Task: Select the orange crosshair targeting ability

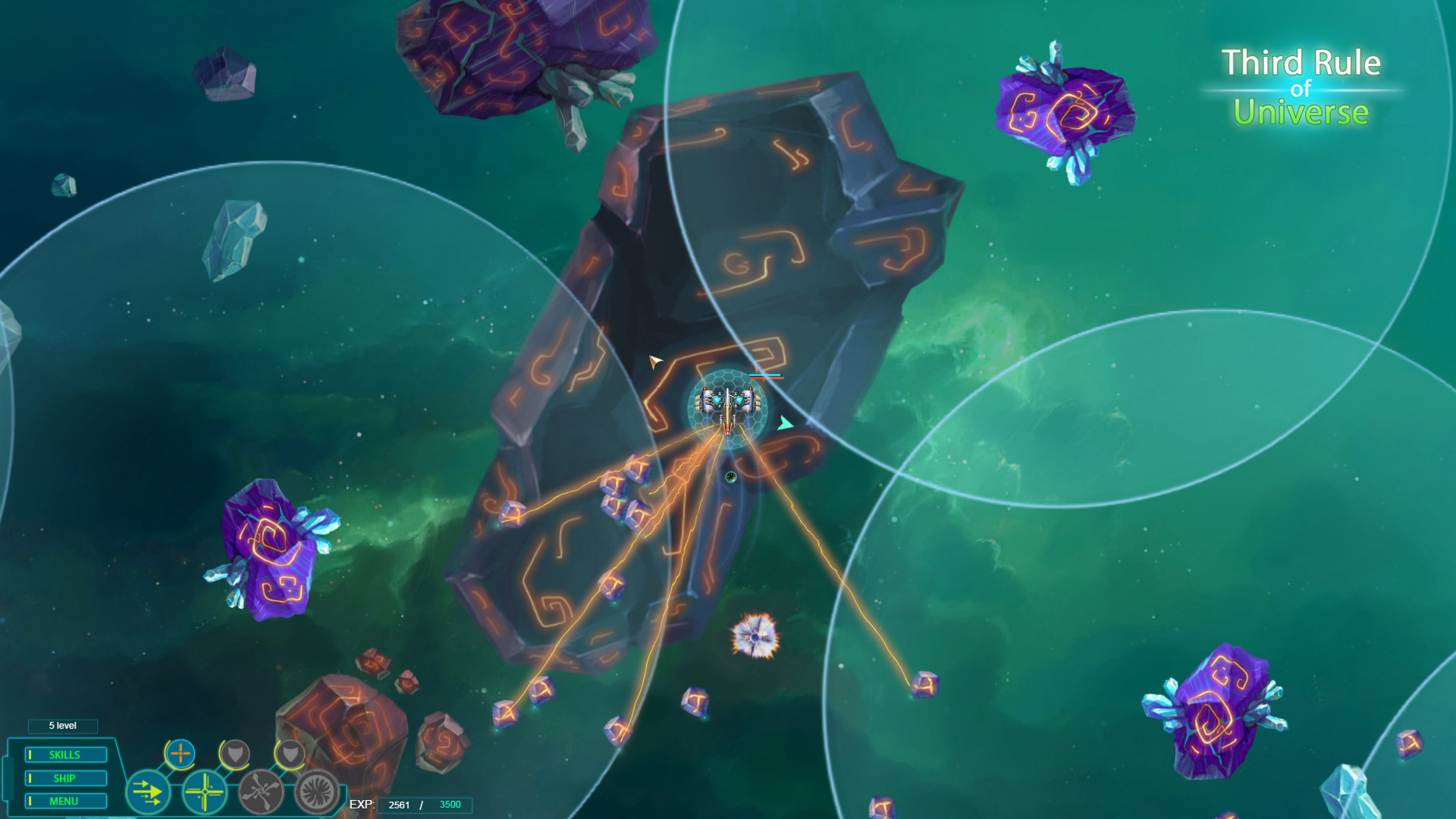Action: coord(180,755)
